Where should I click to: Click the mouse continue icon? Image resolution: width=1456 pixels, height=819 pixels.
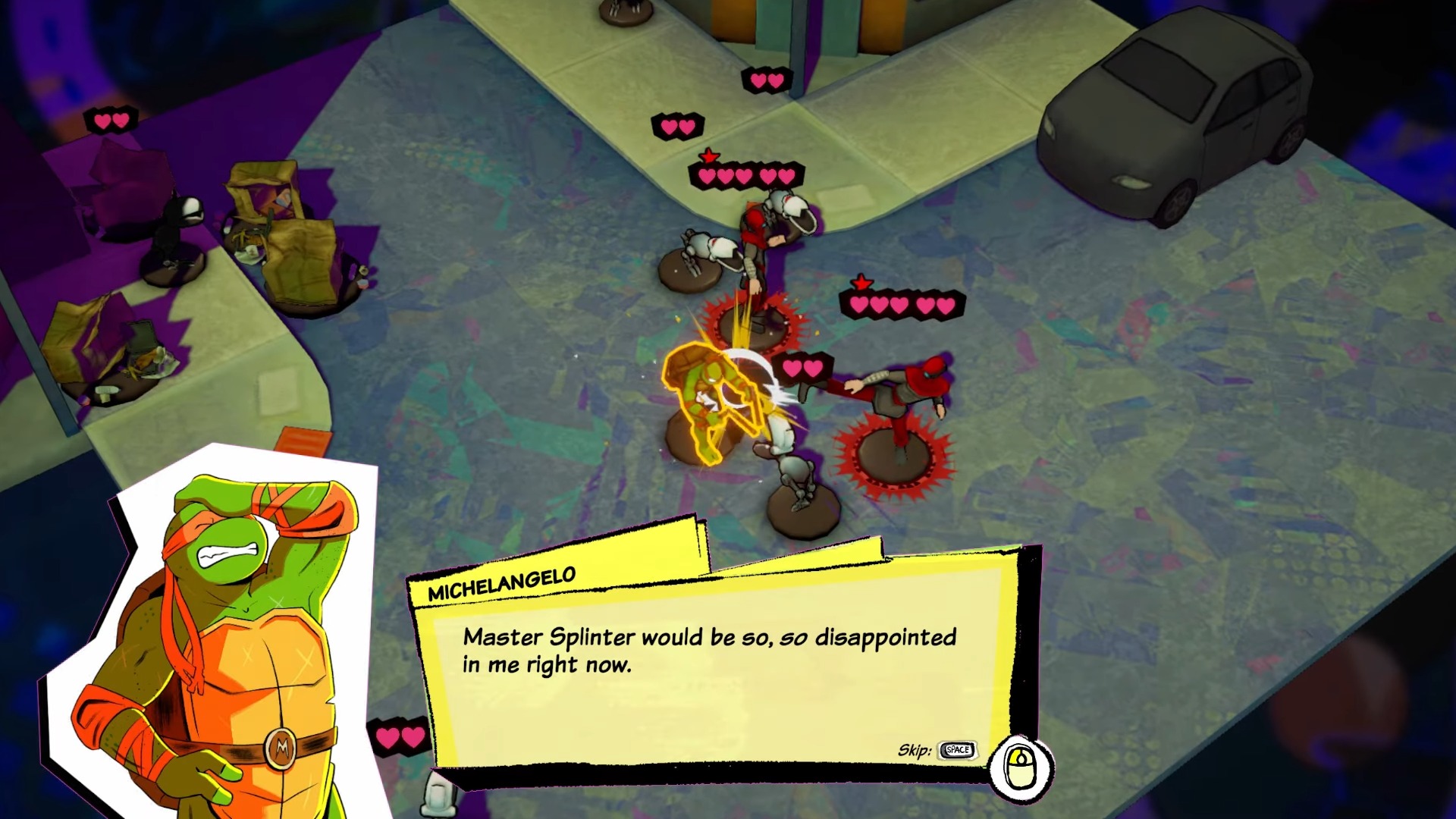pyautogui.click(x=1021, y=767)
